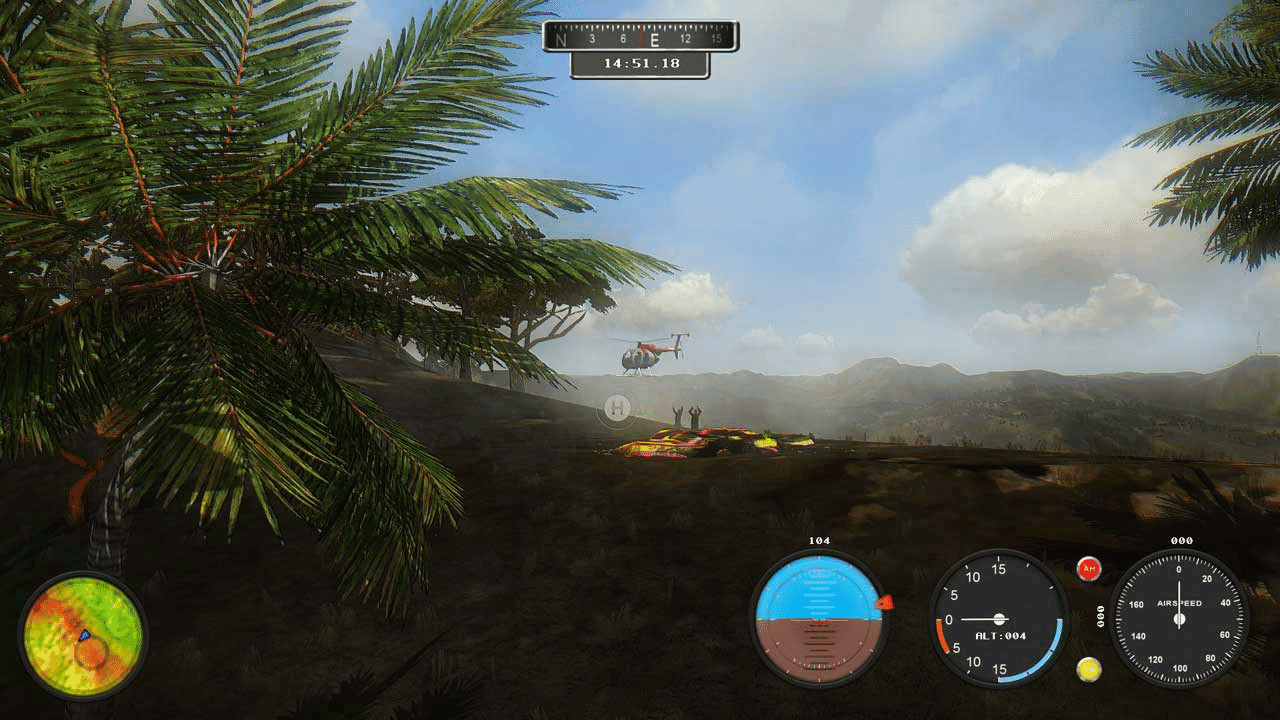Click the yellow indicator light
The width and height of the screenshot is (1280, 720).
[1089, 669]
